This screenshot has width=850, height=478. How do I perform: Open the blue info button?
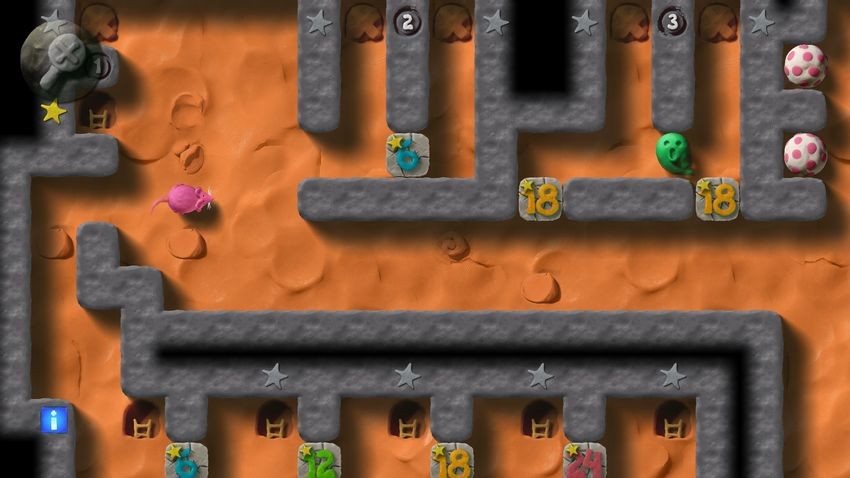coord(54,419)
